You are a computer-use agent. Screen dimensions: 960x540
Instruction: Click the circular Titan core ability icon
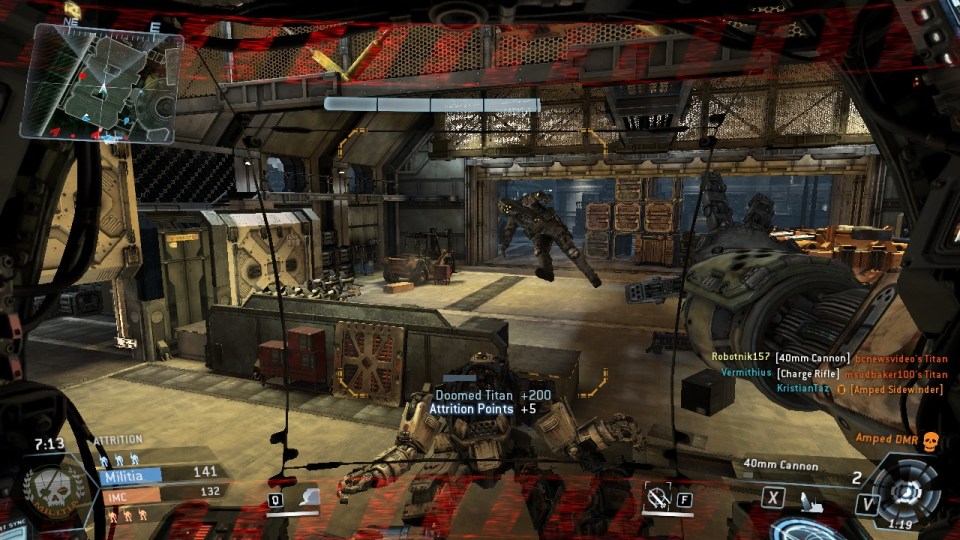(x=907, y=492)
